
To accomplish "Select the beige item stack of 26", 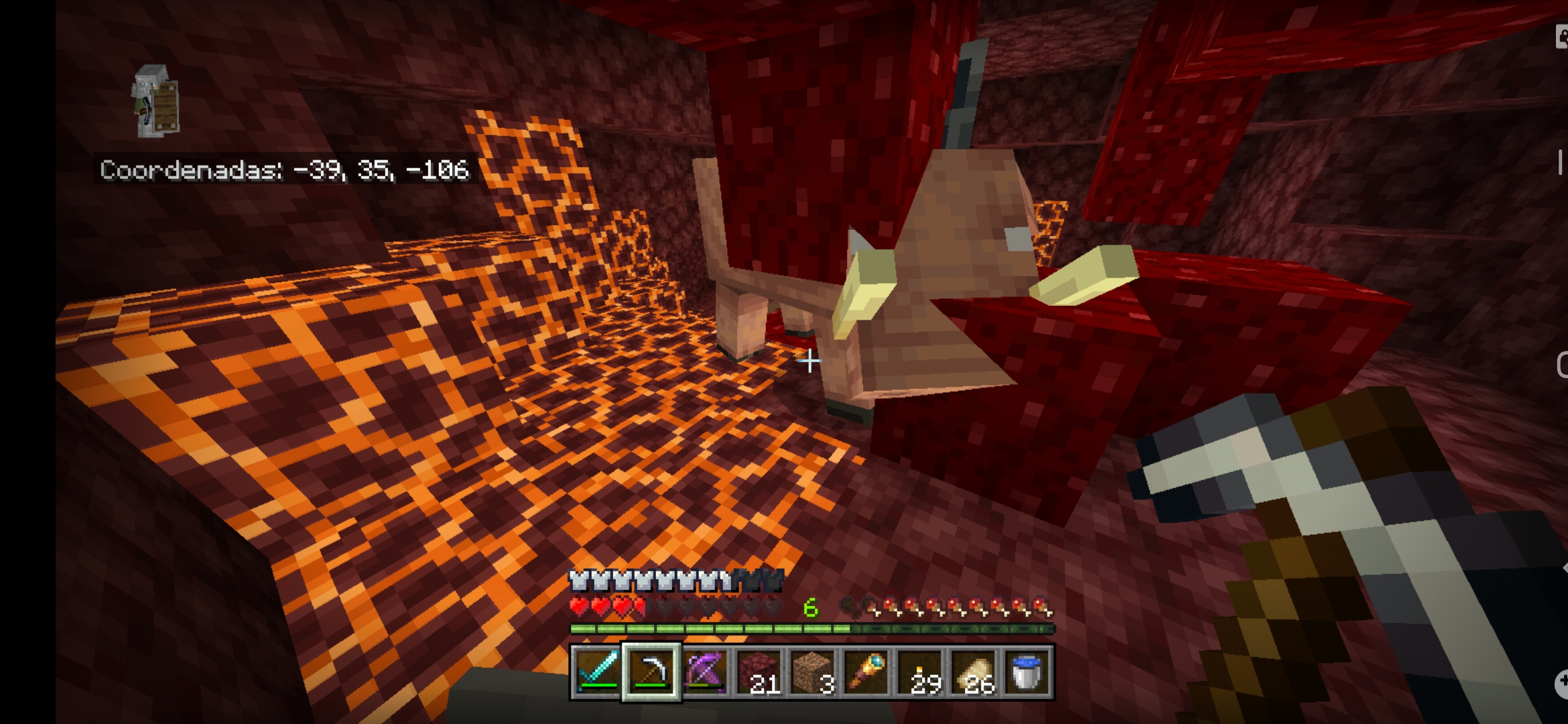I will click(973, 672).
